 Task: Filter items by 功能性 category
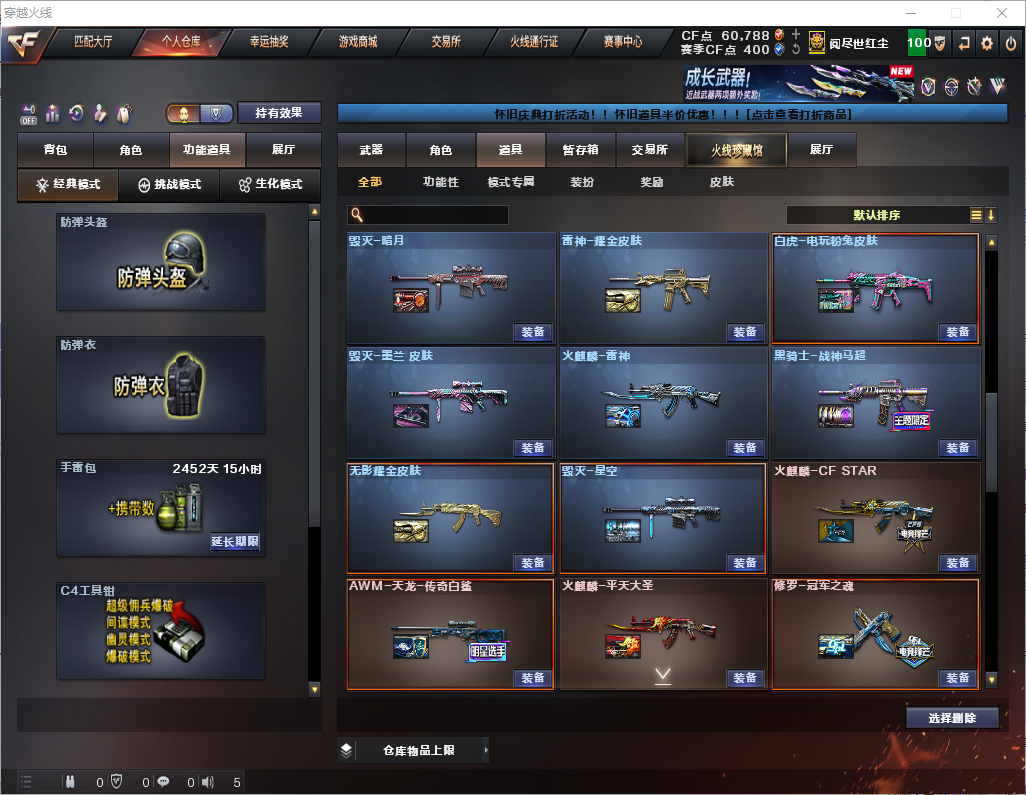coord(440,183)
